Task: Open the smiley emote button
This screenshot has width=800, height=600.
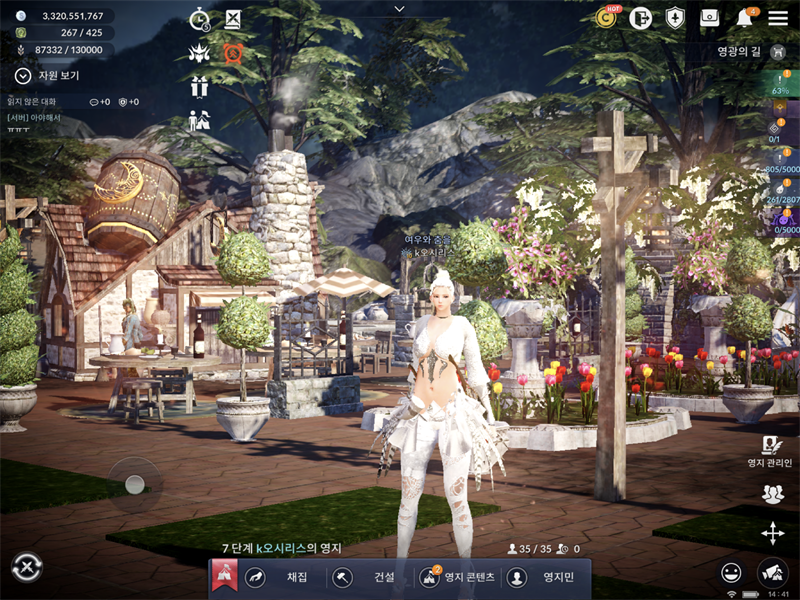Action: point(732,572)
